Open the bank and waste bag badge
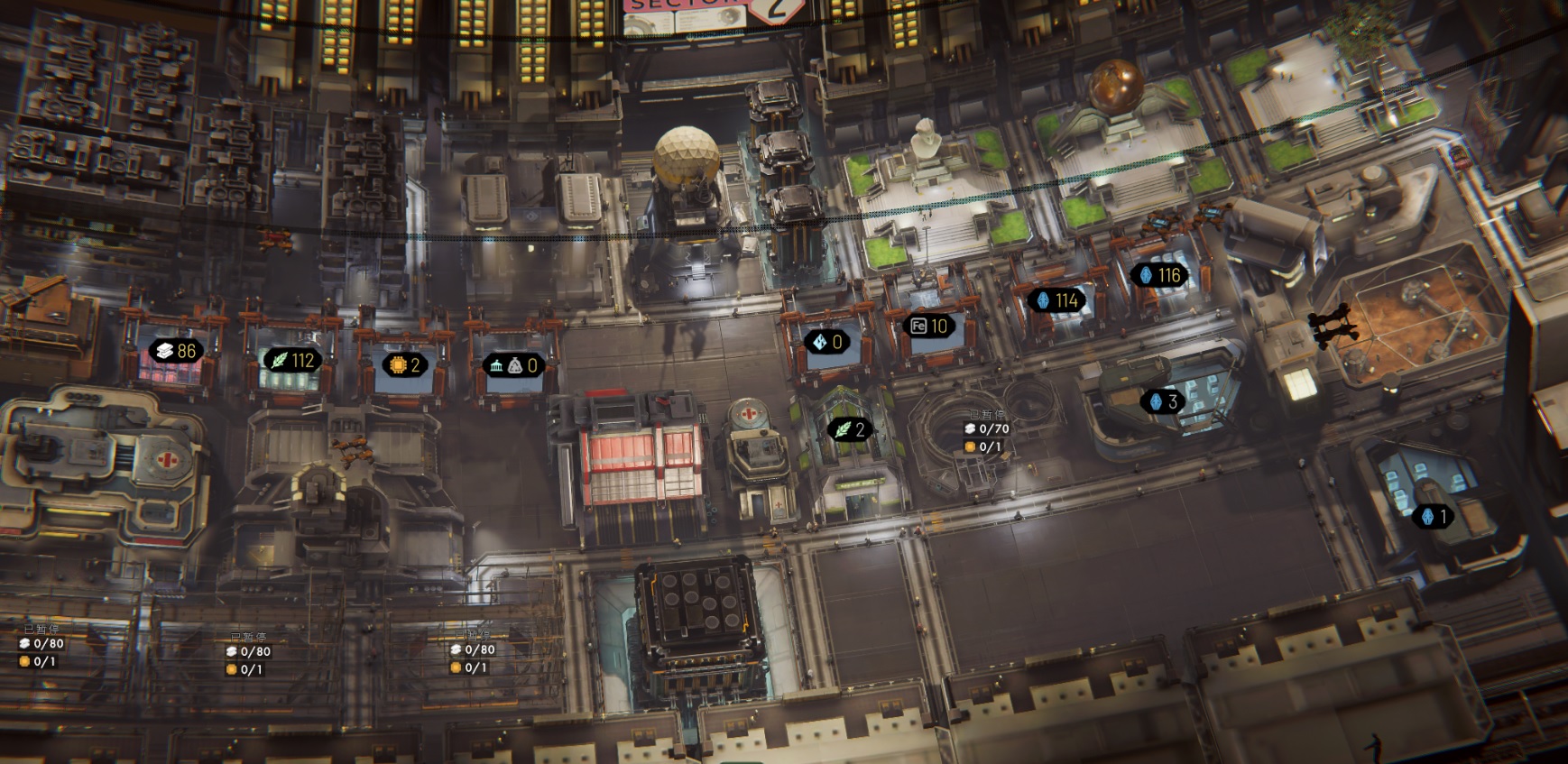 pos(514,365)
